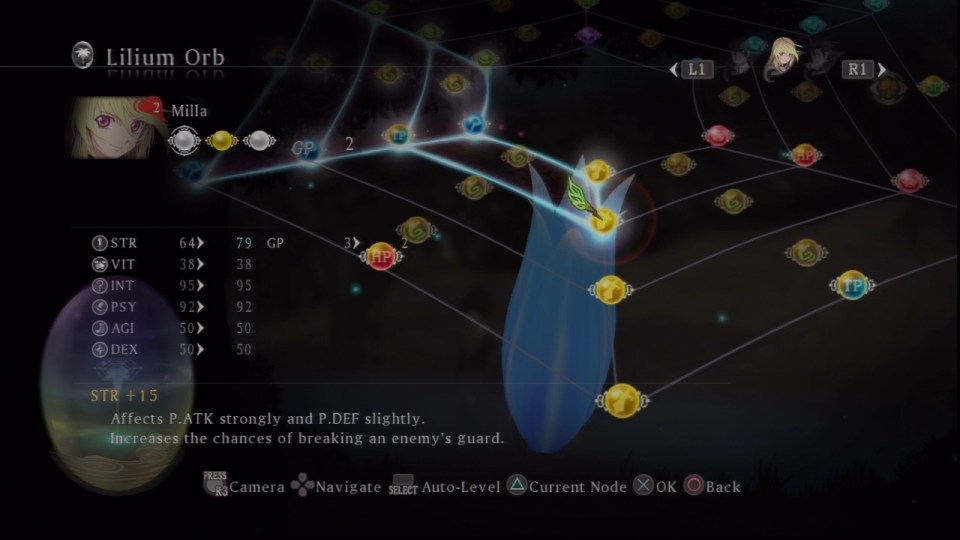960x540 pixels.
Task: Select the unlit teal TP node off the glowing path
Action: (851, 286)
